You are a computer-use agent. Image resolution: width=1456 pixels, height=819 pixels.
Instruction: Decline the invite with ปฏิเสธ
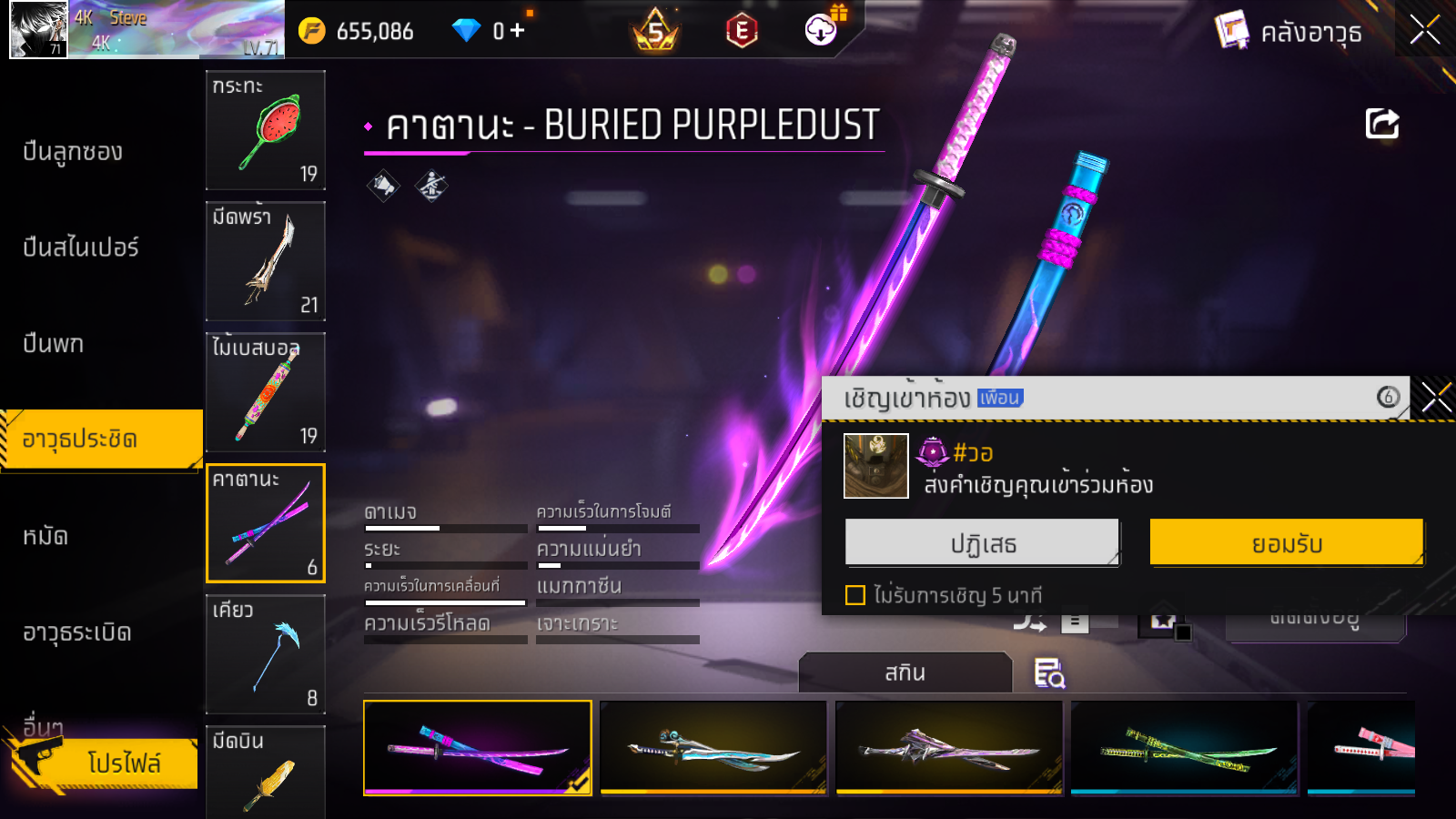pyautogui.click(x=982, y=543)
